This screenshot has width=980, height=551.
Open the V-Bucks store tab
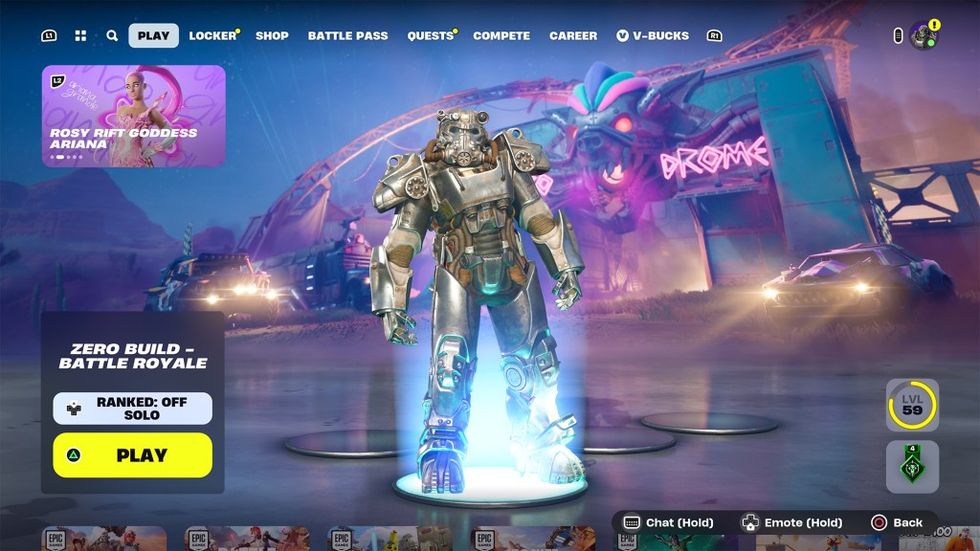(x=653, y=36)
